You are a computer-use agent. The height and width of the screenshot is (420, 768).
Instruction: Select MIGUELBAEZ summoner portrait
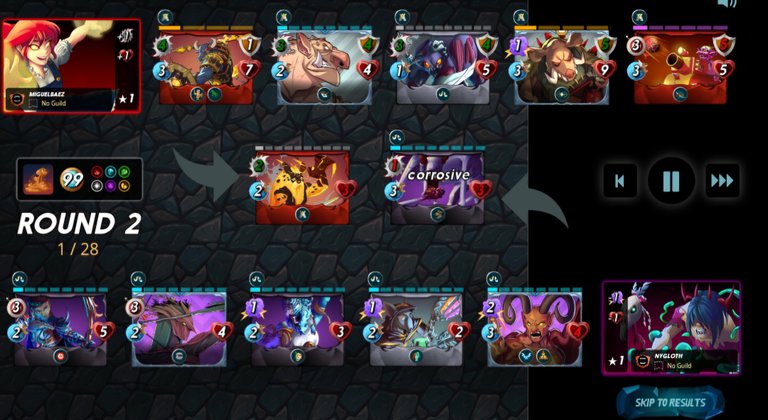point(71,65)
